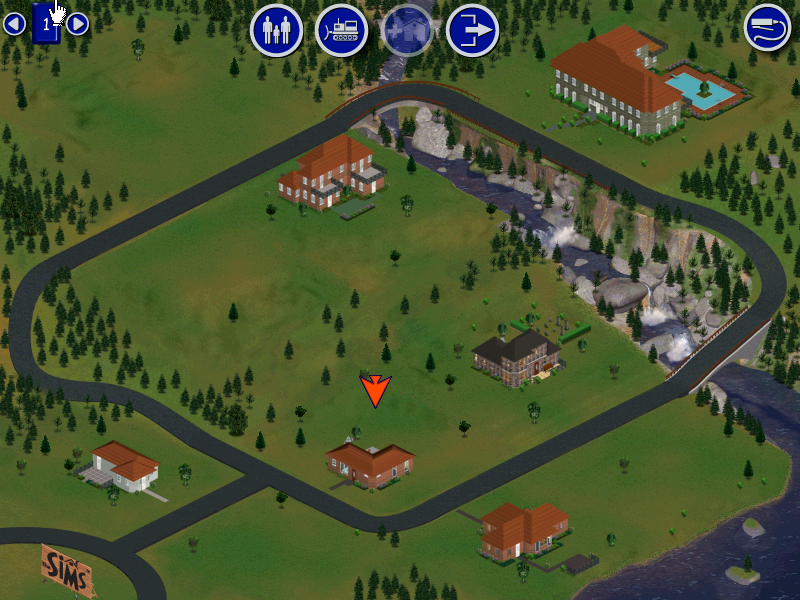Image resolution: width=800 pixels, height=600 pixels.
Task: Go to the previous neighborhood with left arrow
Action: pyautogui.click(x=14, y=24)
